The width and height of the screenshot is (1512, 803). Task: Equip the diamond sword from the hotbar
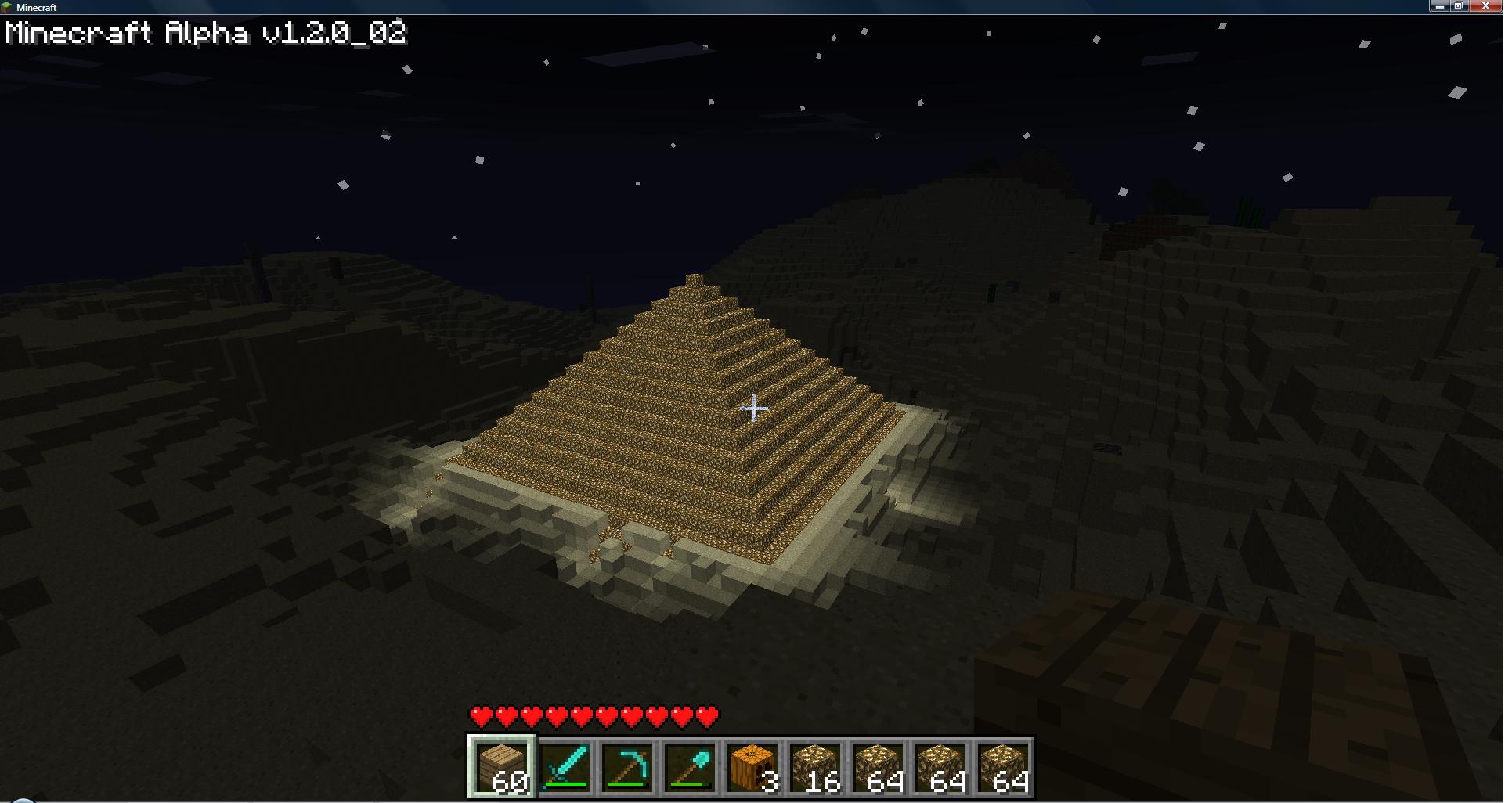pyautogui.click(x=565, y=767)
